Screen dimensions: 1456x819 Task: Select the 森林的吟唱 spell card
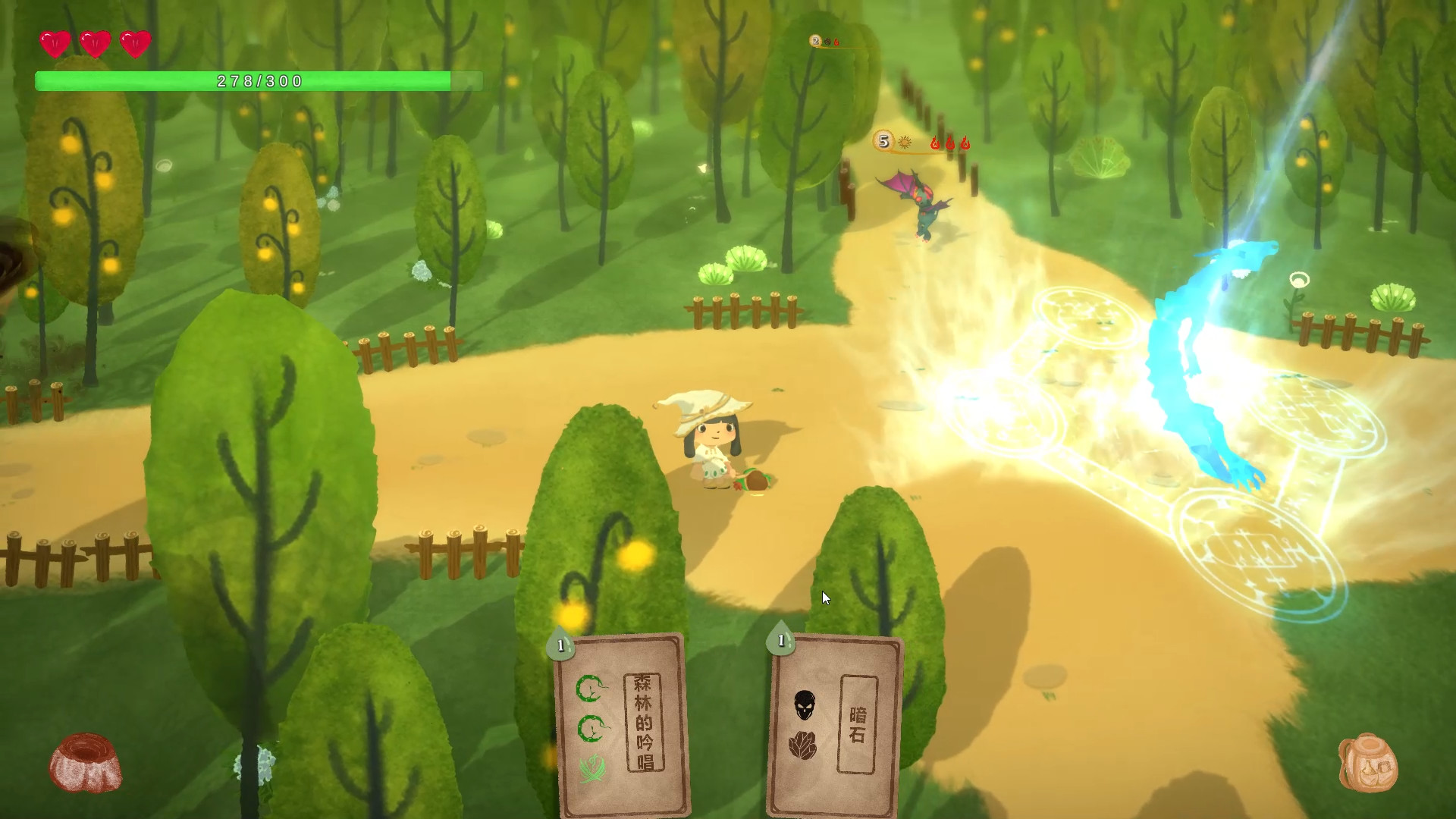[623, 724]
